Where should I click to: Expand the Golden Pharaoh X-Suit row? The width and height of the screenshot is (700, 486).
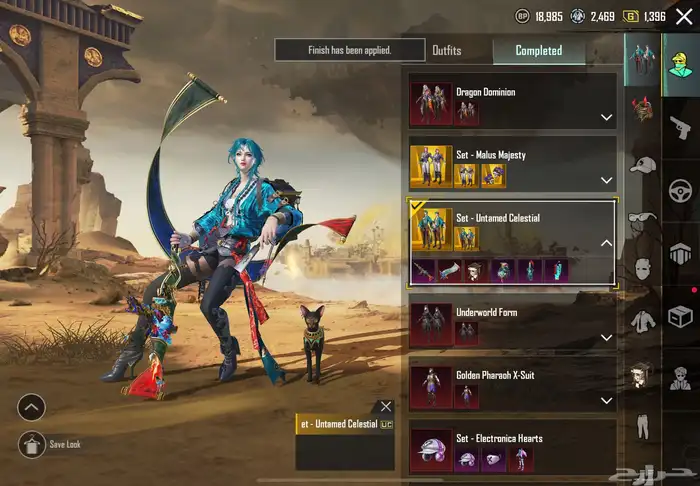click(x=606, y=400)
